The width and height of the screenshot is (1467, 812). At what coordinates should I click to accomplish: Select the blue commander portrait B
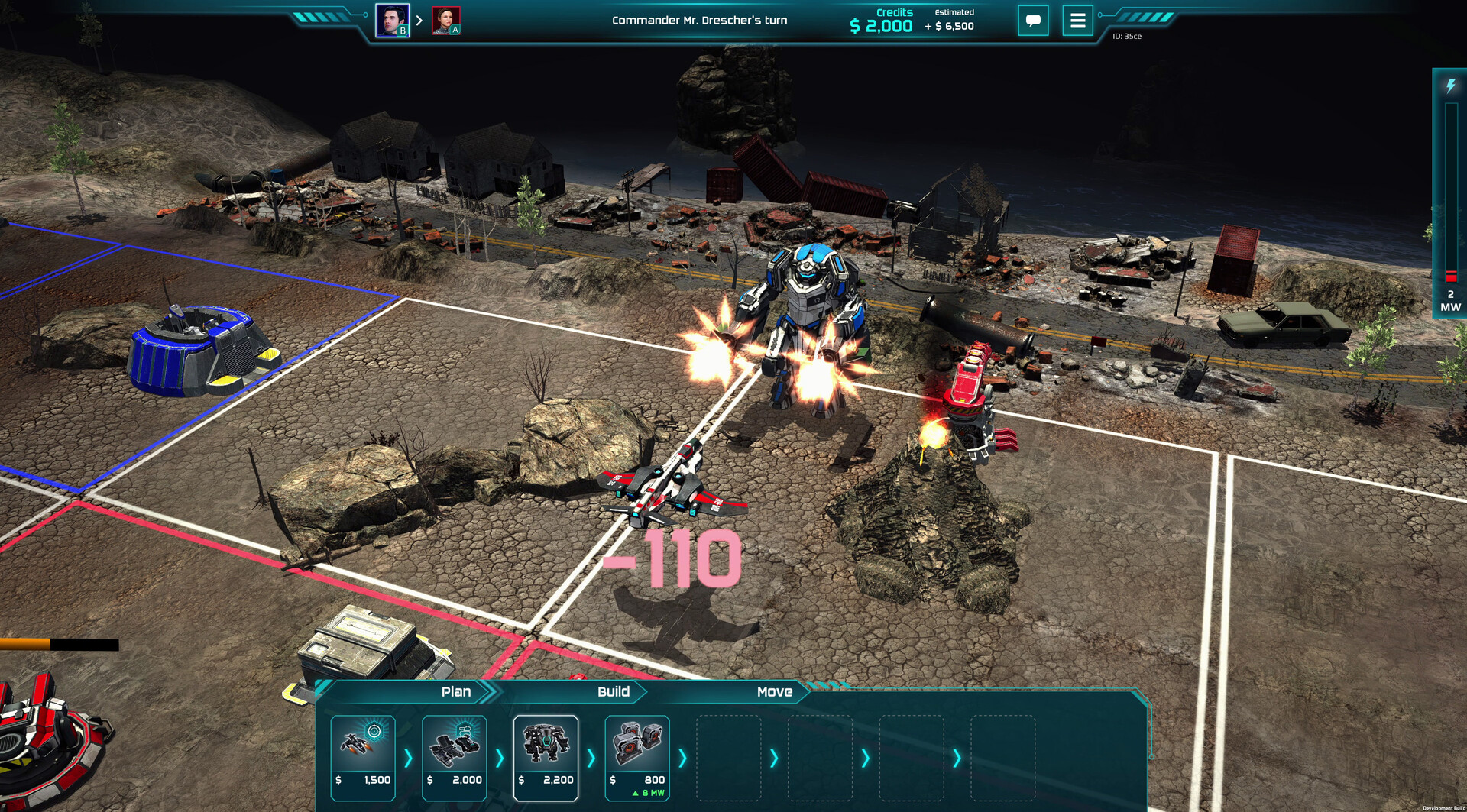pos(392,20)
